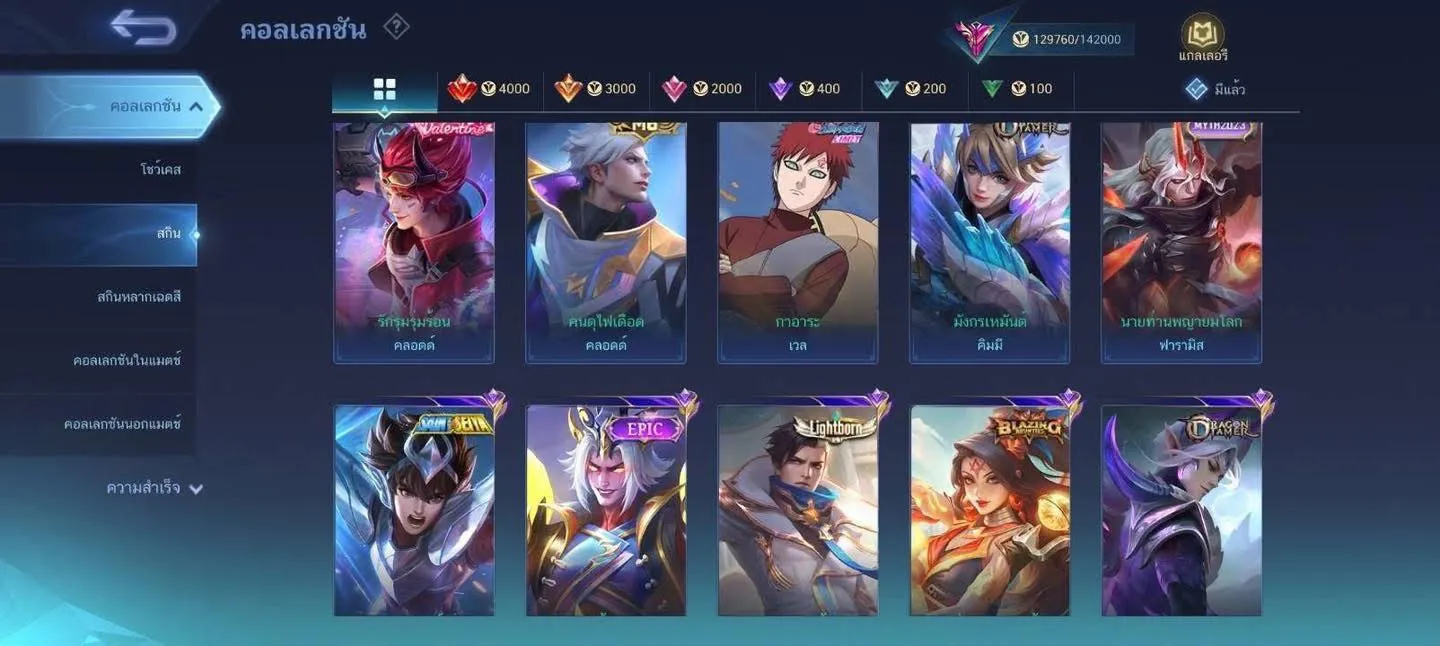Select the Lightborn skin card
Viewport: 1440px width, 646px height.
(798, 510)
